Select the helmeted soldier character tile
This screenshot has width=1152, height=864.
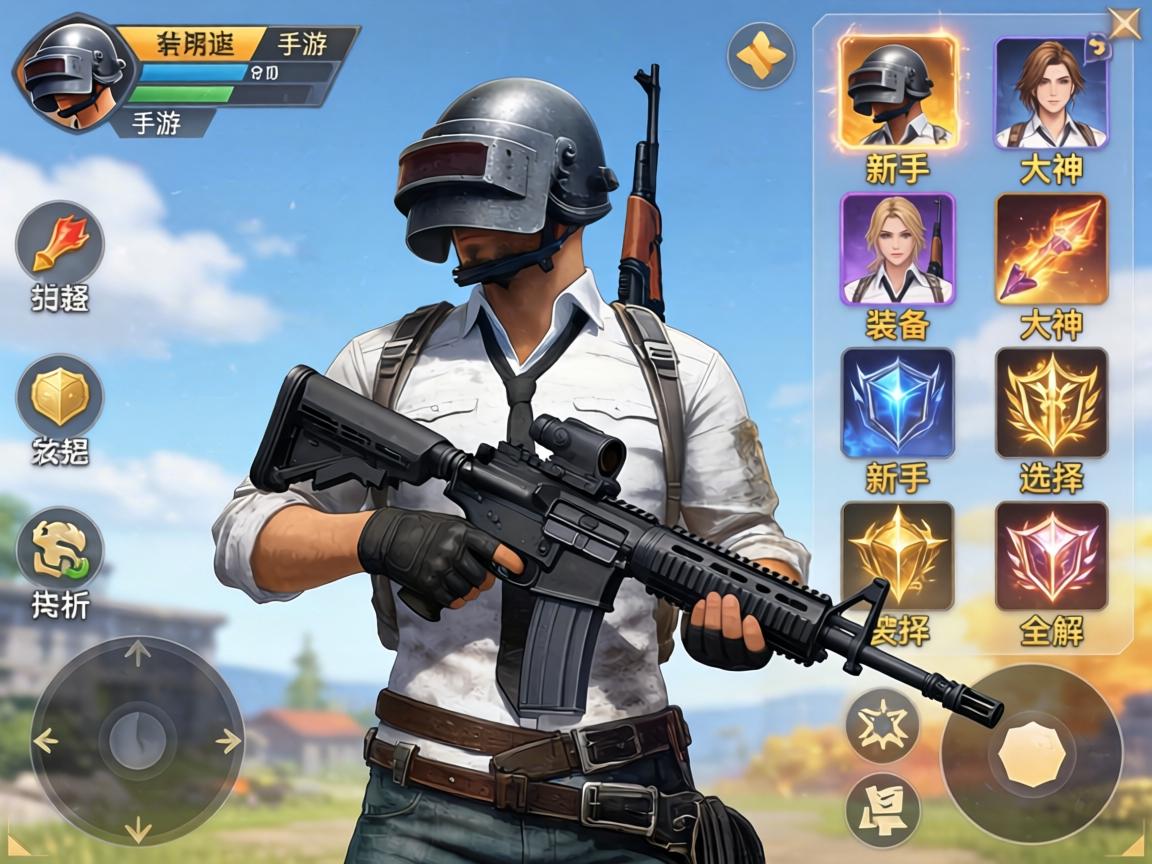(897, 92)
